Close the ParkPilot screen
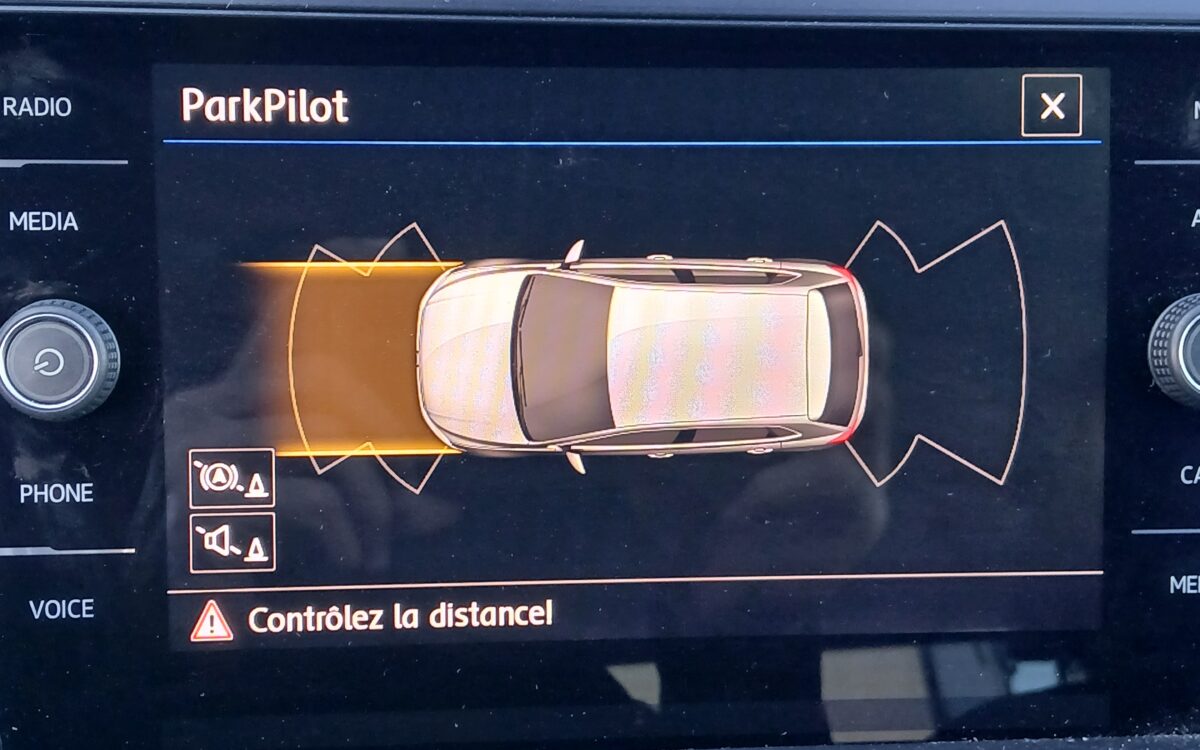The width and height of the screenshot is (1200, 750). [1051, 105]
